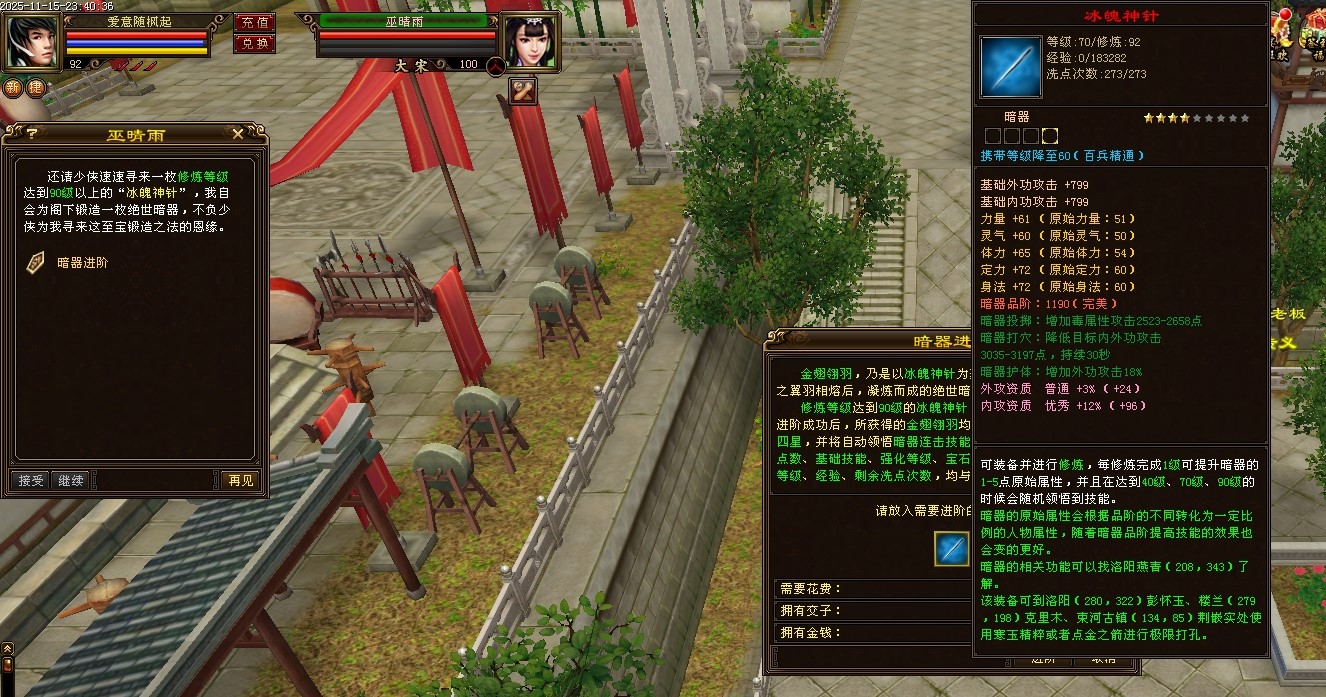The width and height of the screenshot is (1326, 697).
Task: Select the ice needle item in the upgrade slot
Action: [951, 548]
